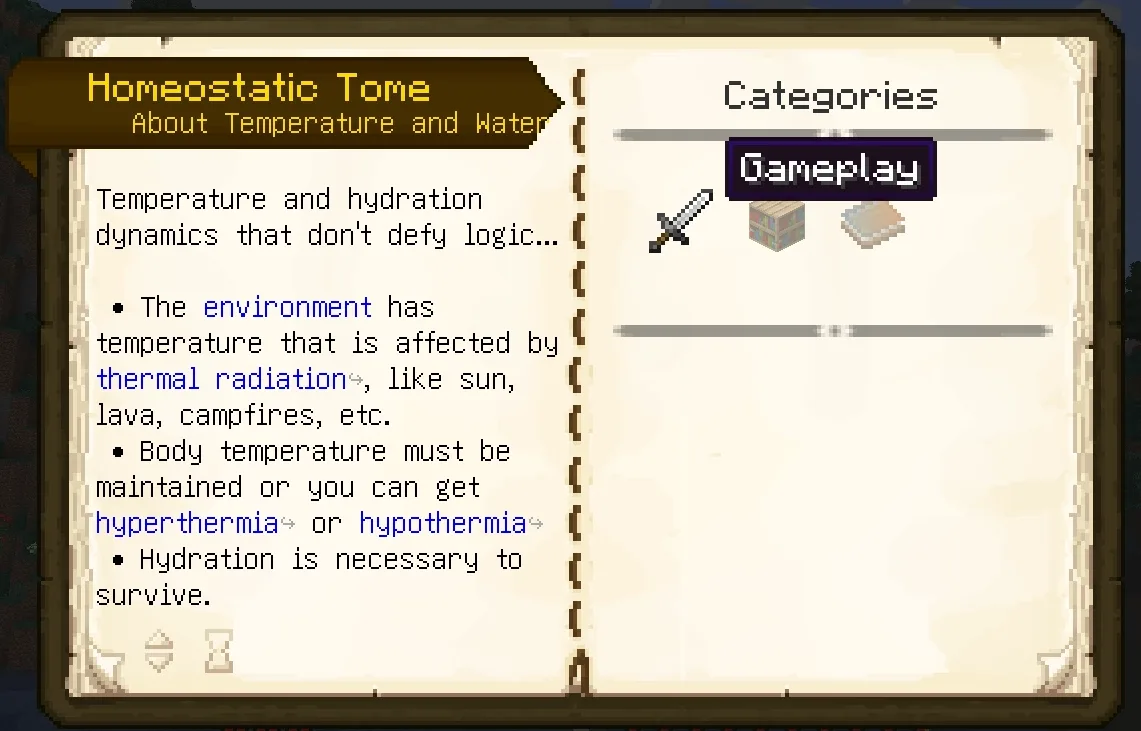Open the book category icon
1141x731 pixels.
(x=872, y=224)
